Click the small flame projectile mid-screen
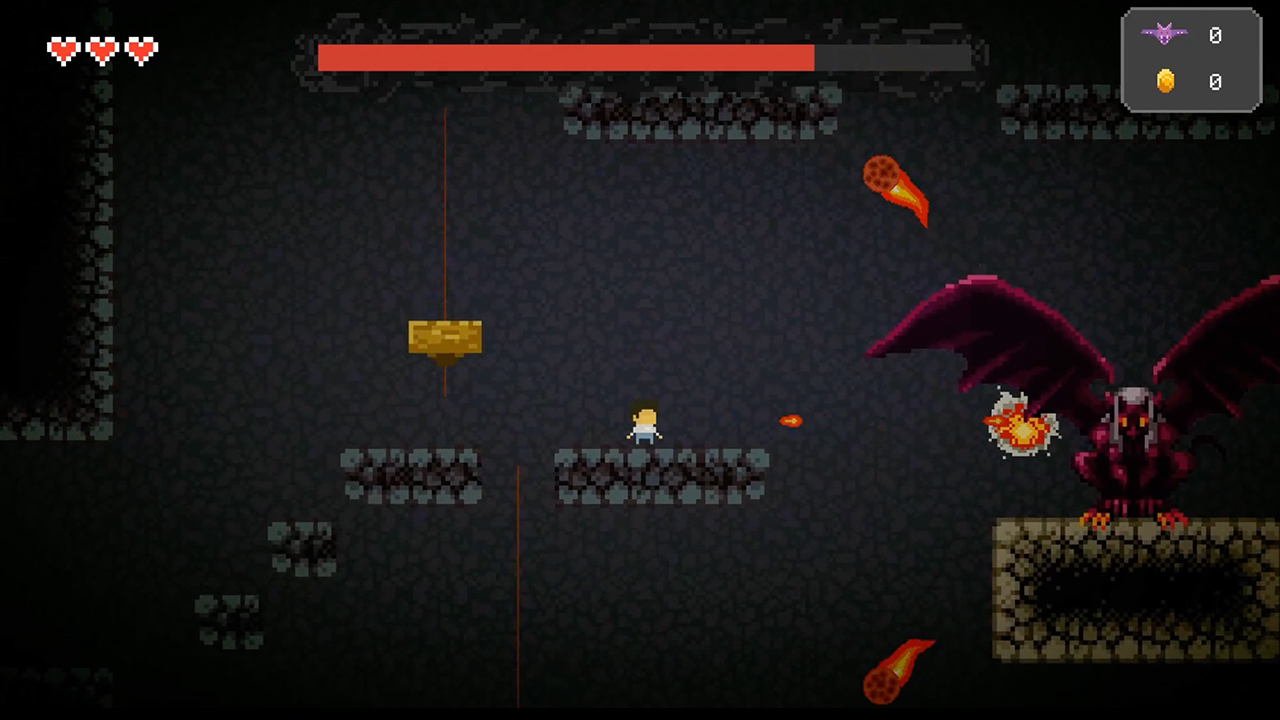1280x720 pixels. point(790,421)
